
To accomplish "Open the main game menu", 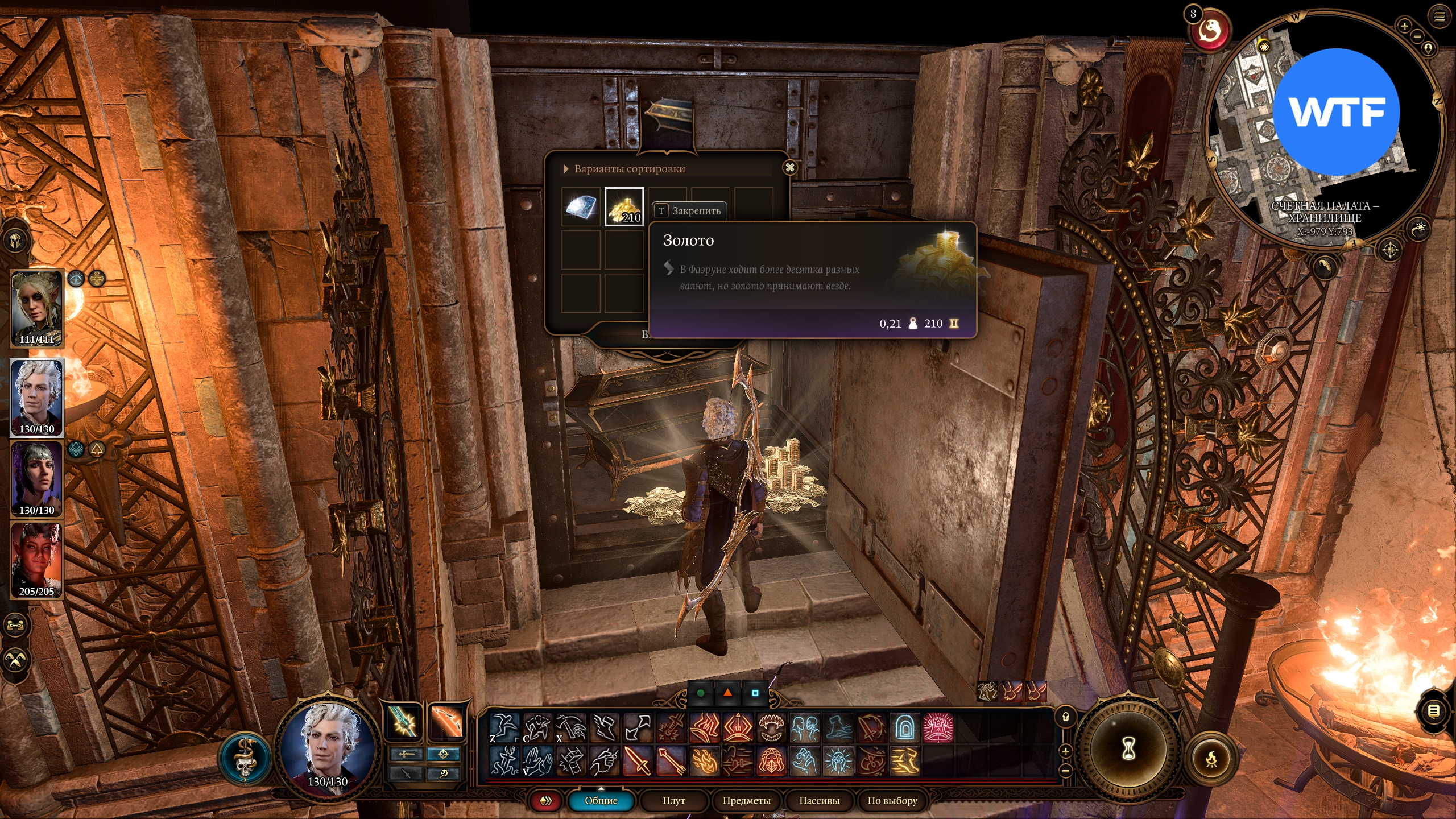I will coord(1440,16).
